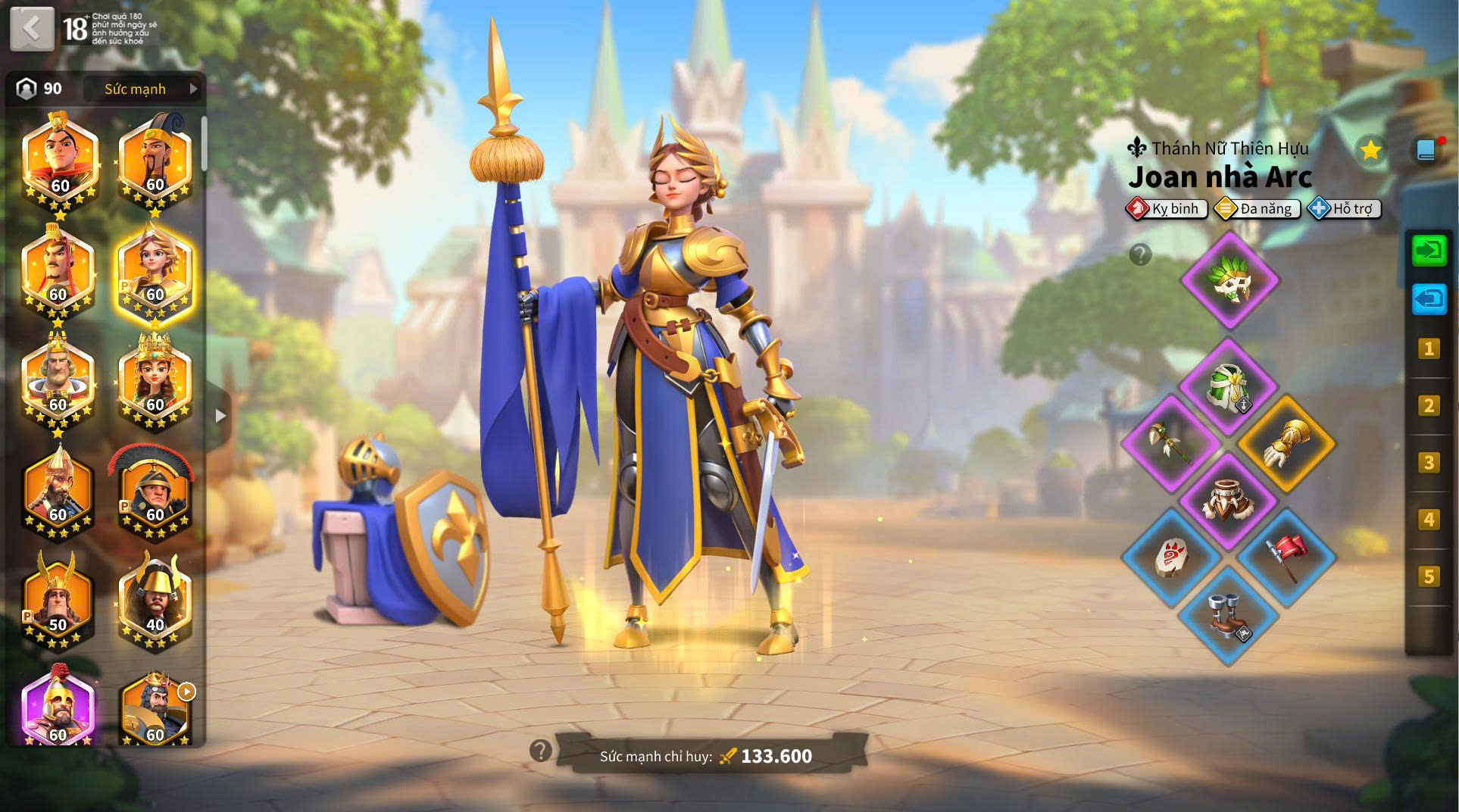
Task: Select the level 40 horned-helmet commander
Action: coord(155,601)
